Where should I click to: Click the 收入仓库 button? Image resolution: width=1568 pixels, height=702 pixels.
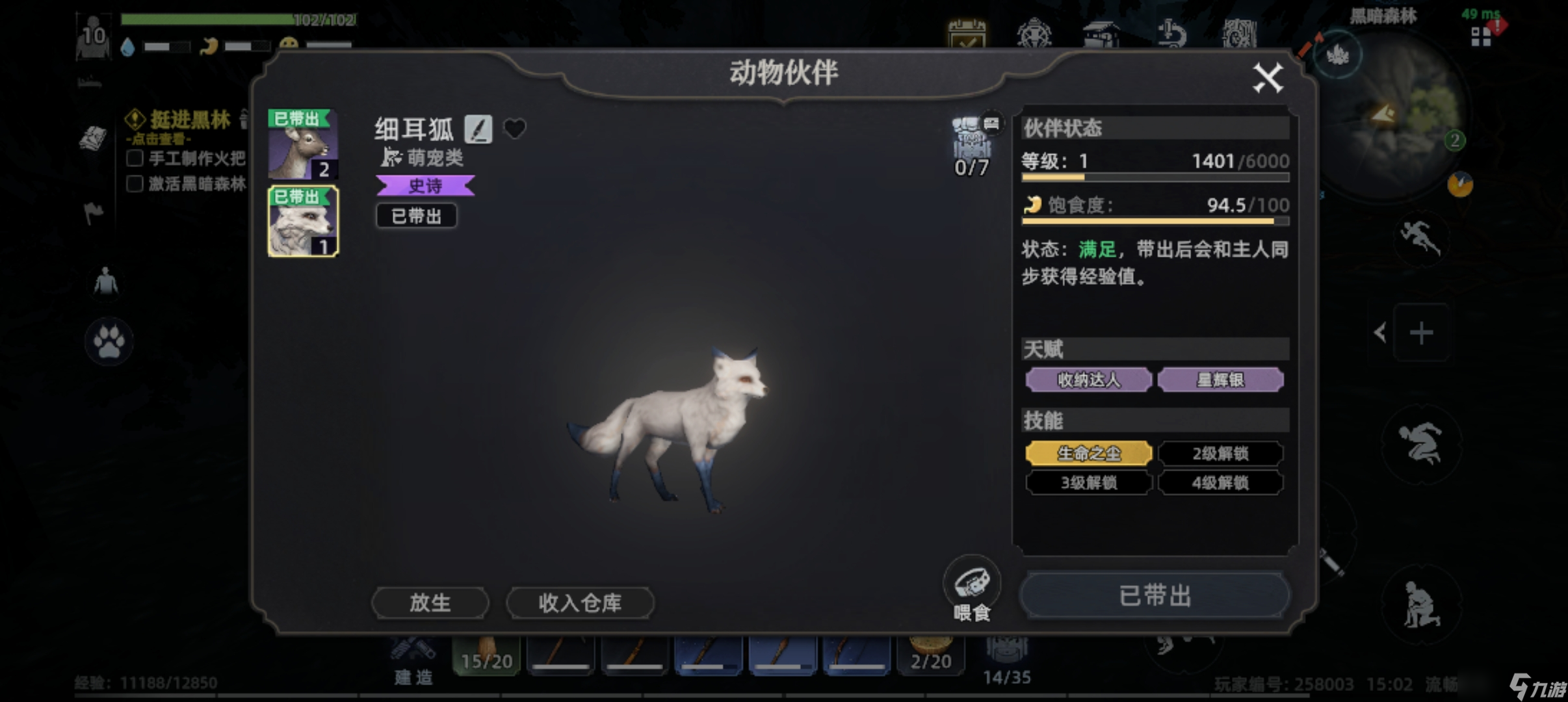[x=579, y=602]
